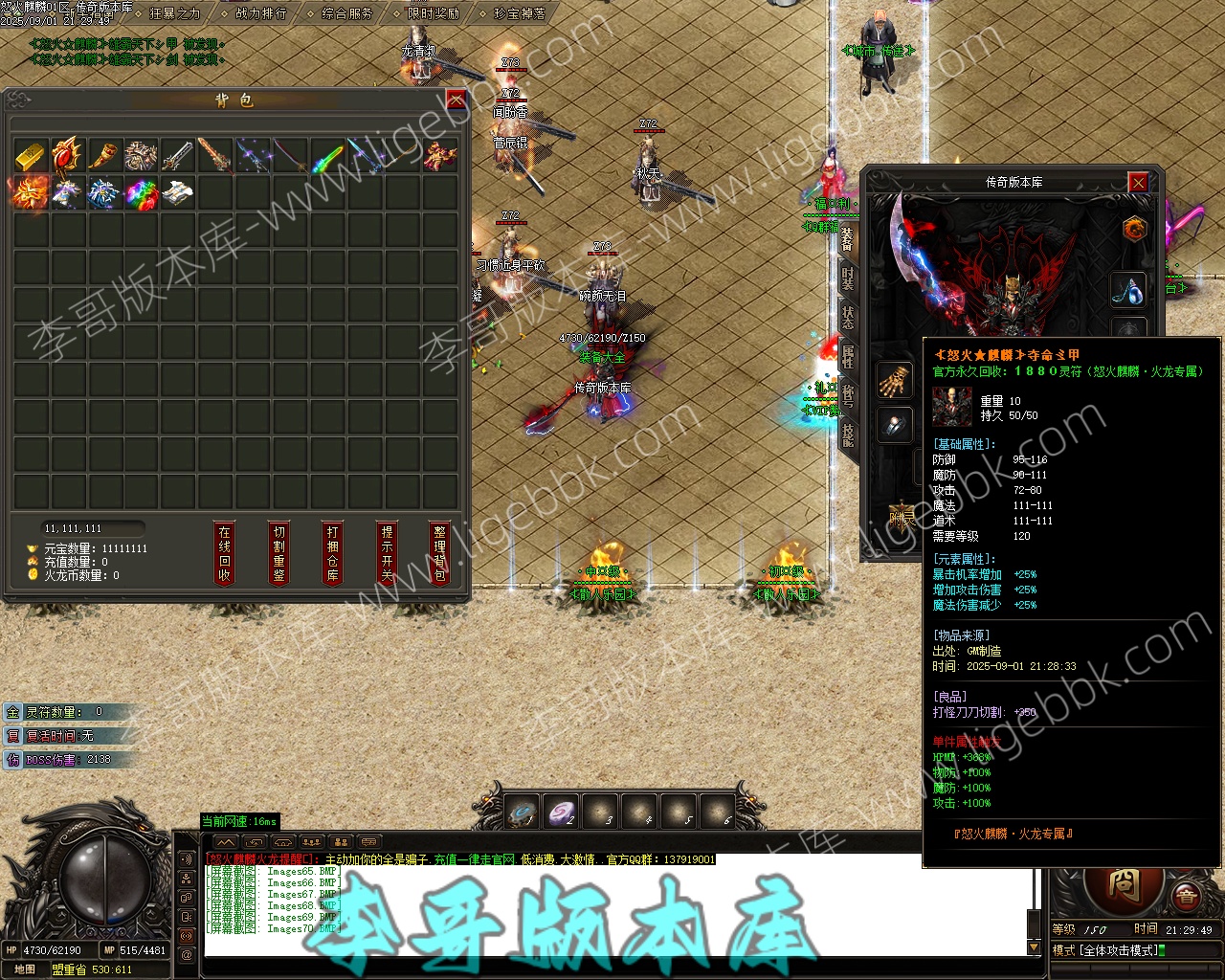Select the gold bar in backpack

(x=31, y=155)
